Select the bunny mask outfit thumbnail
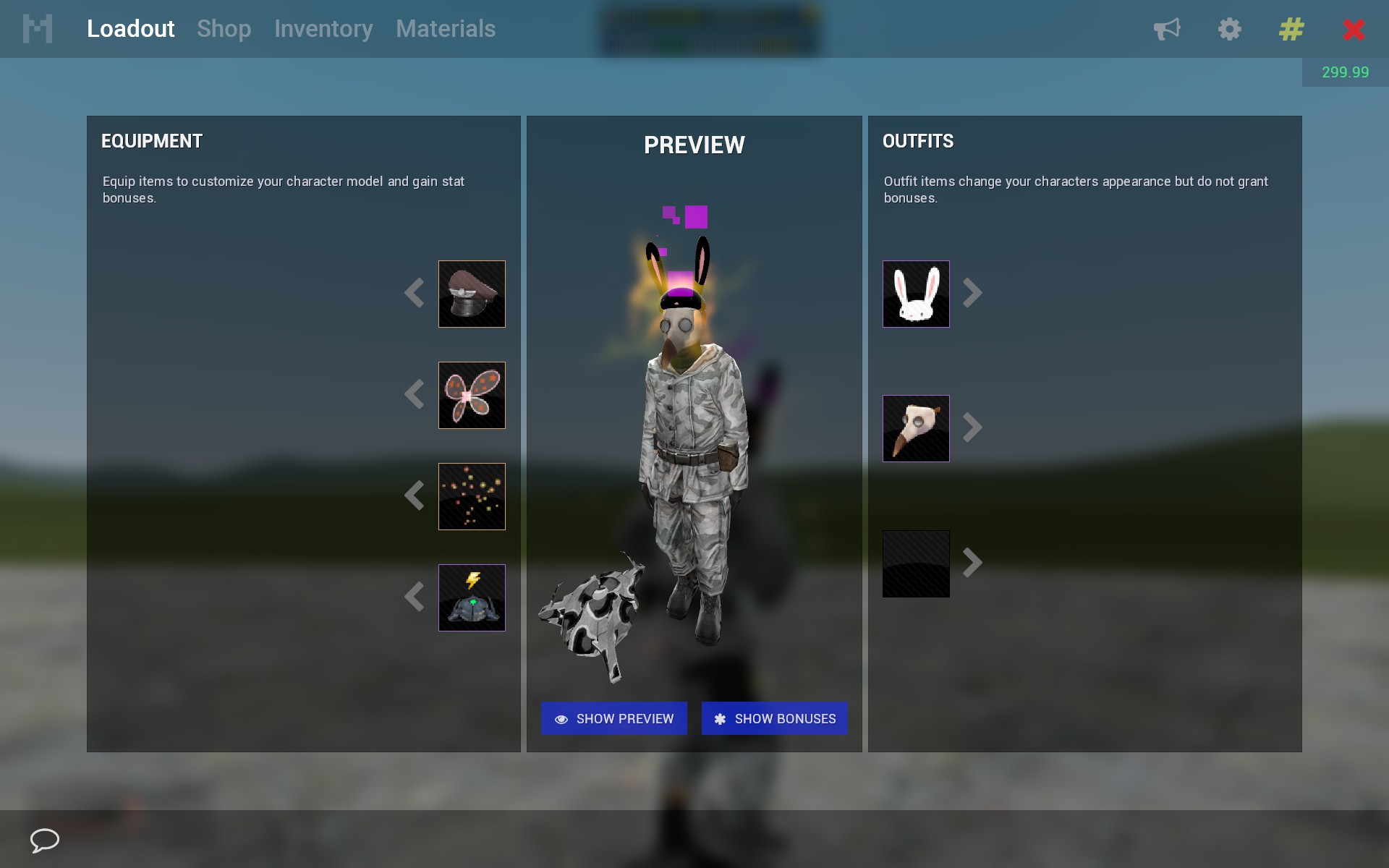Viewport: 1389px width, 868px height. (916, 294)
